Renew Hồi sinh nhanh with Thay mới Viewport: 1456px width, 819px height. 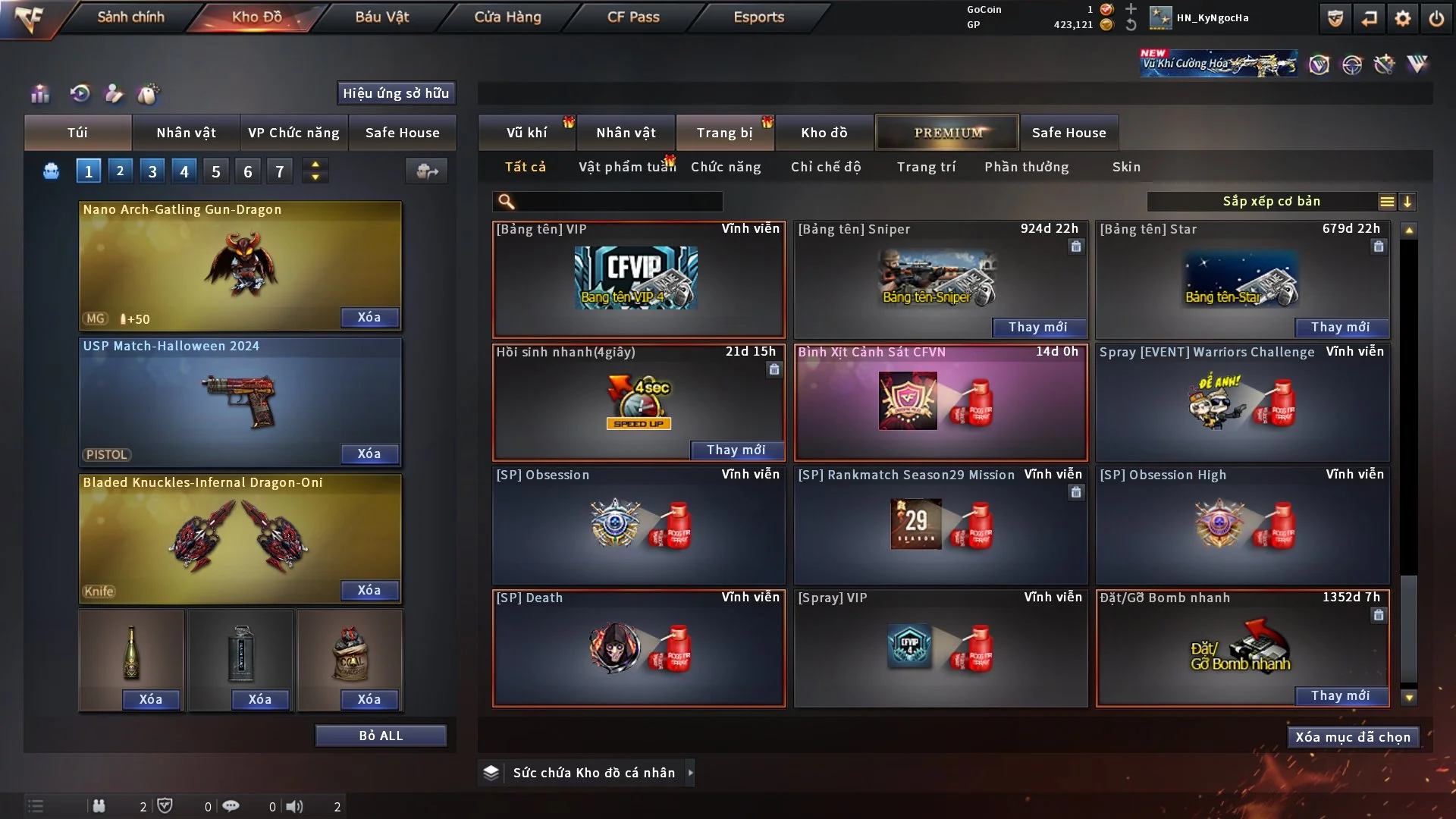(x=736, y=450)
